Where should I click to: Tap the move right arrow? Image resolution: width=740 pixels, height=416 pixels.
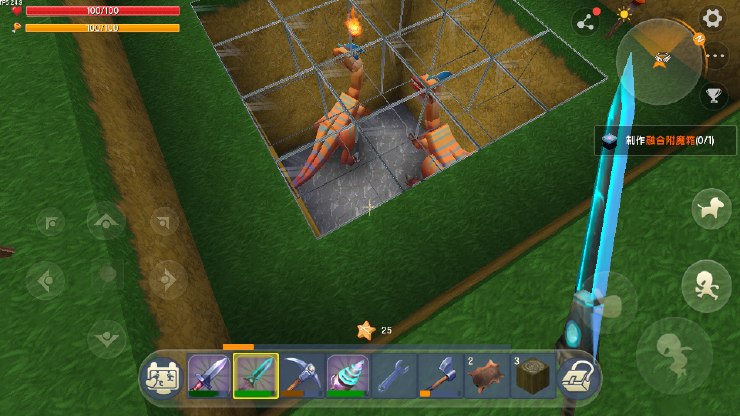166,280
